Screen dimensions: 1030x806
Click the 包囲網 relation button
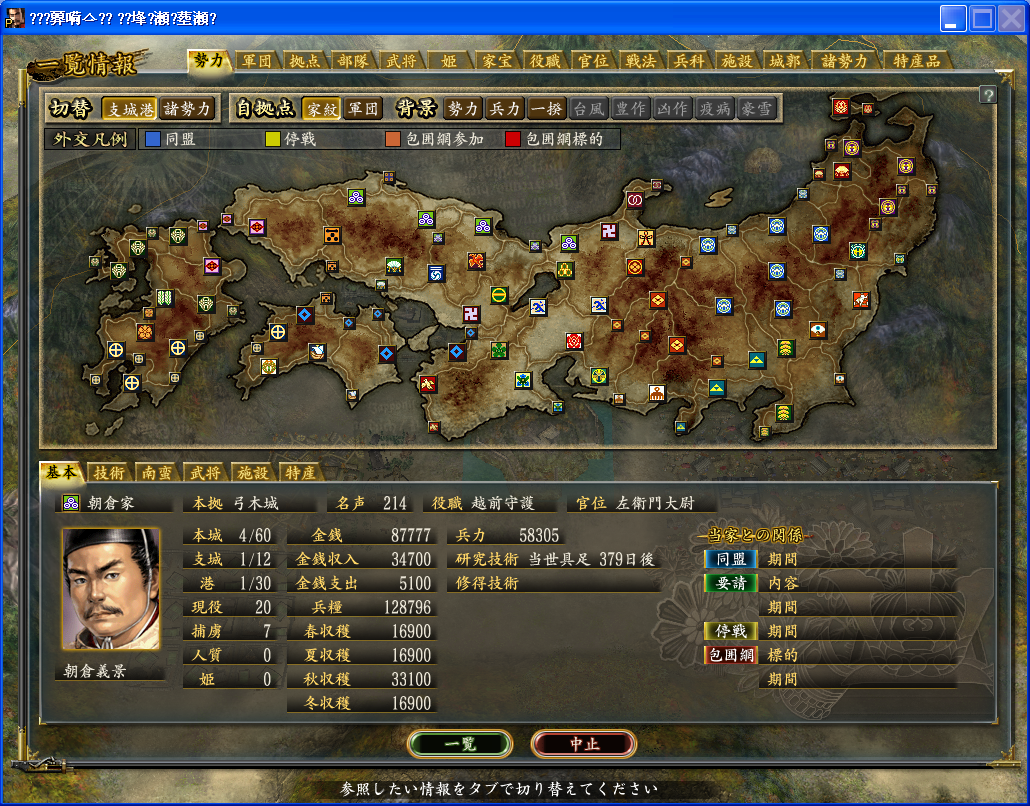click(x=730, y=655)
